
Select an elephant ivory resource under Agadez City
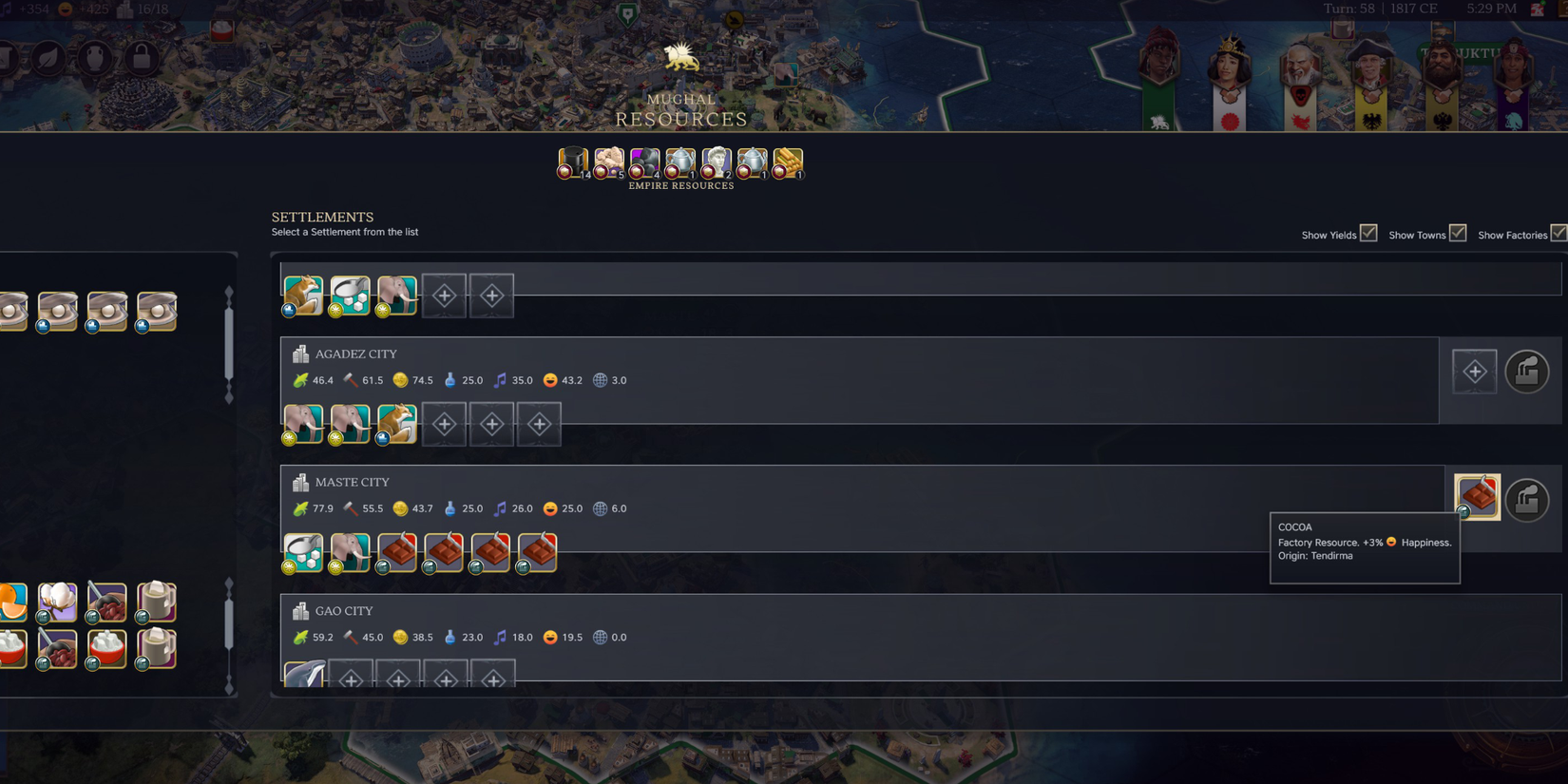point(302,424)
